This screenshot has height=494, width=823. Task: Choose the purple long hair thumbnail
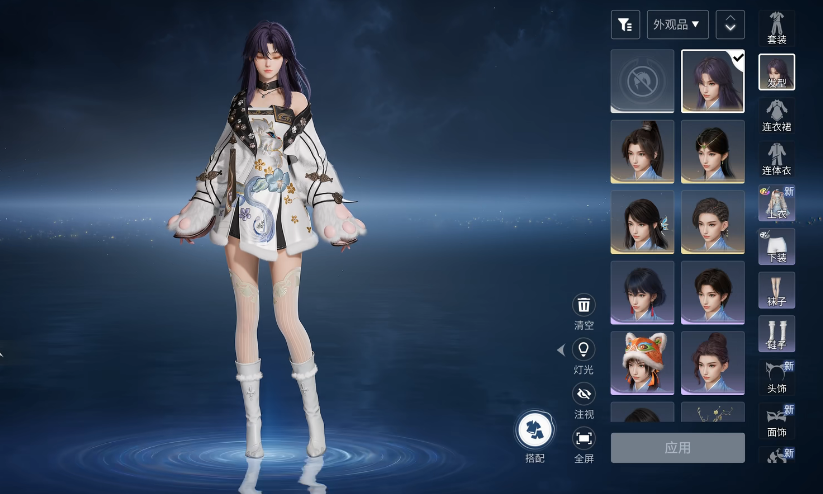coord(712,81)
